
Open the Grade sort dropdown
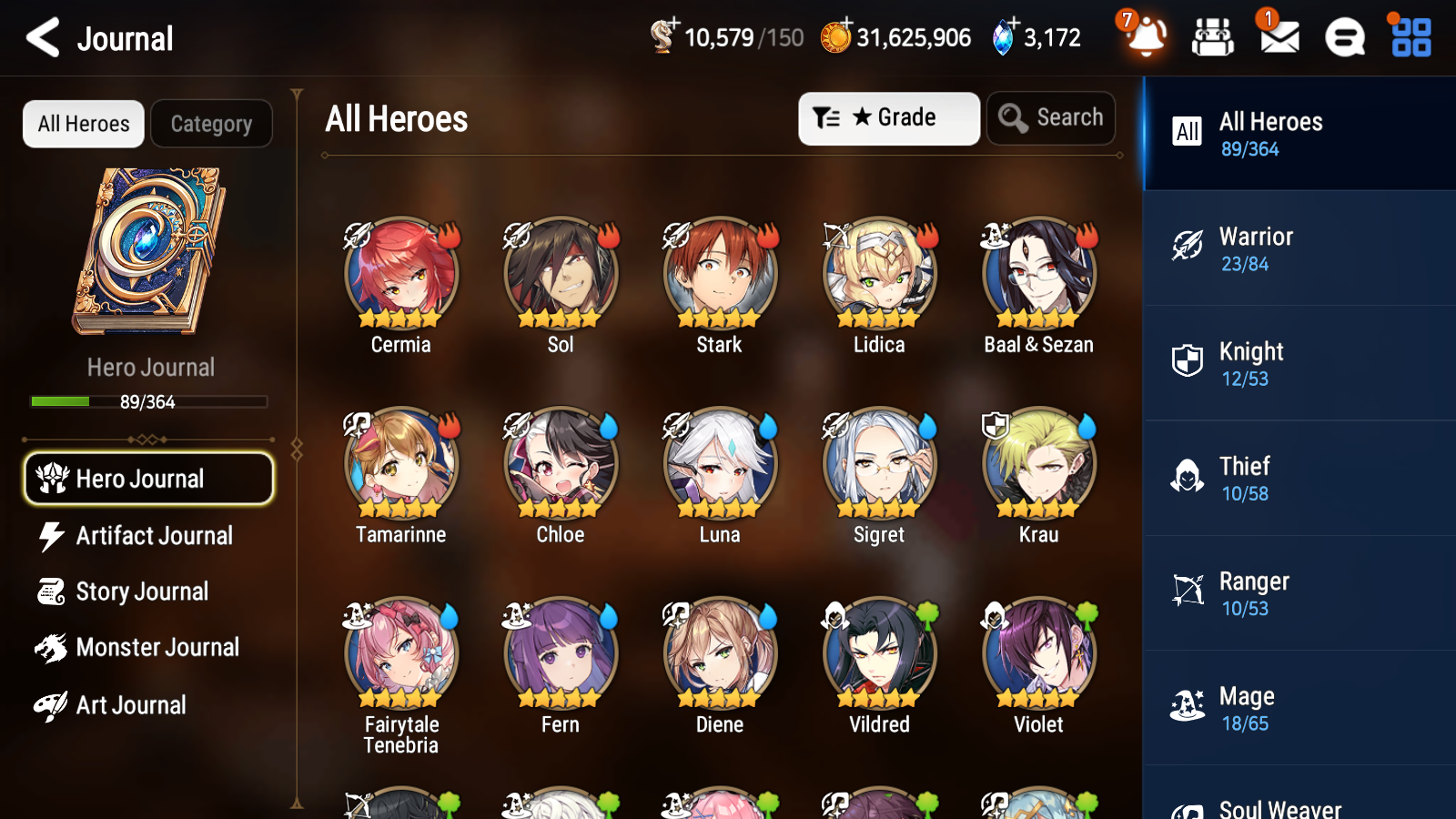[x=888, y=117]
